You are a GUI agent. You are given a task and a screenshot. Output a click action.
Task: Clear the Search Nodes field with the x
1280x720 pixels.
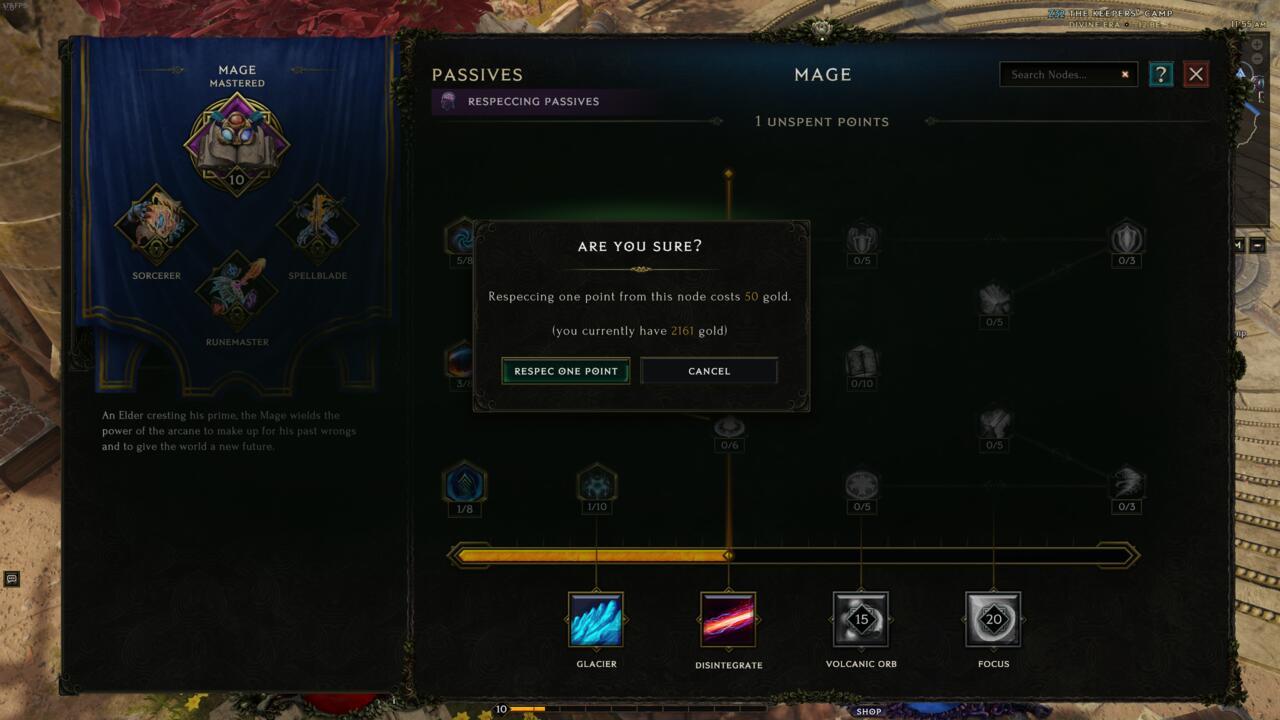(1125, 74)
